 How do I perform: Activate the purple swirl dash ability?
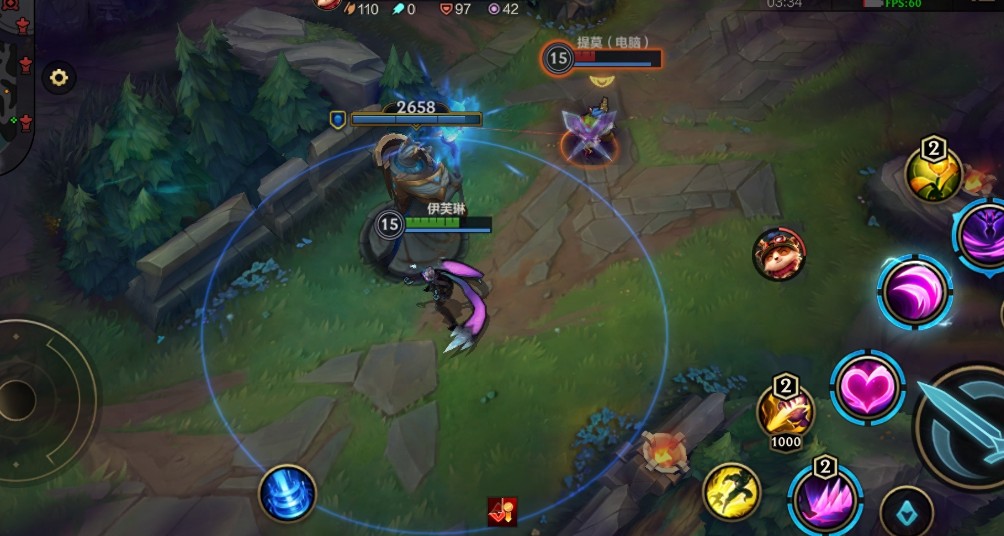[915, 292]
